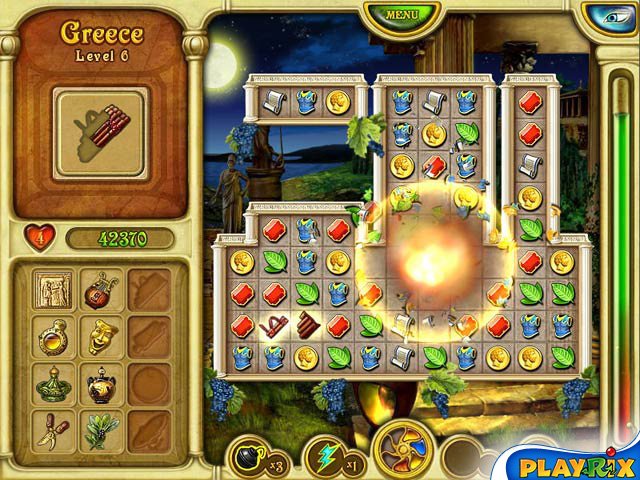The width and height of the screenshot is (640, 480).
Task: Select the glowing axe piece tile
Action: (x=273, y=324)
